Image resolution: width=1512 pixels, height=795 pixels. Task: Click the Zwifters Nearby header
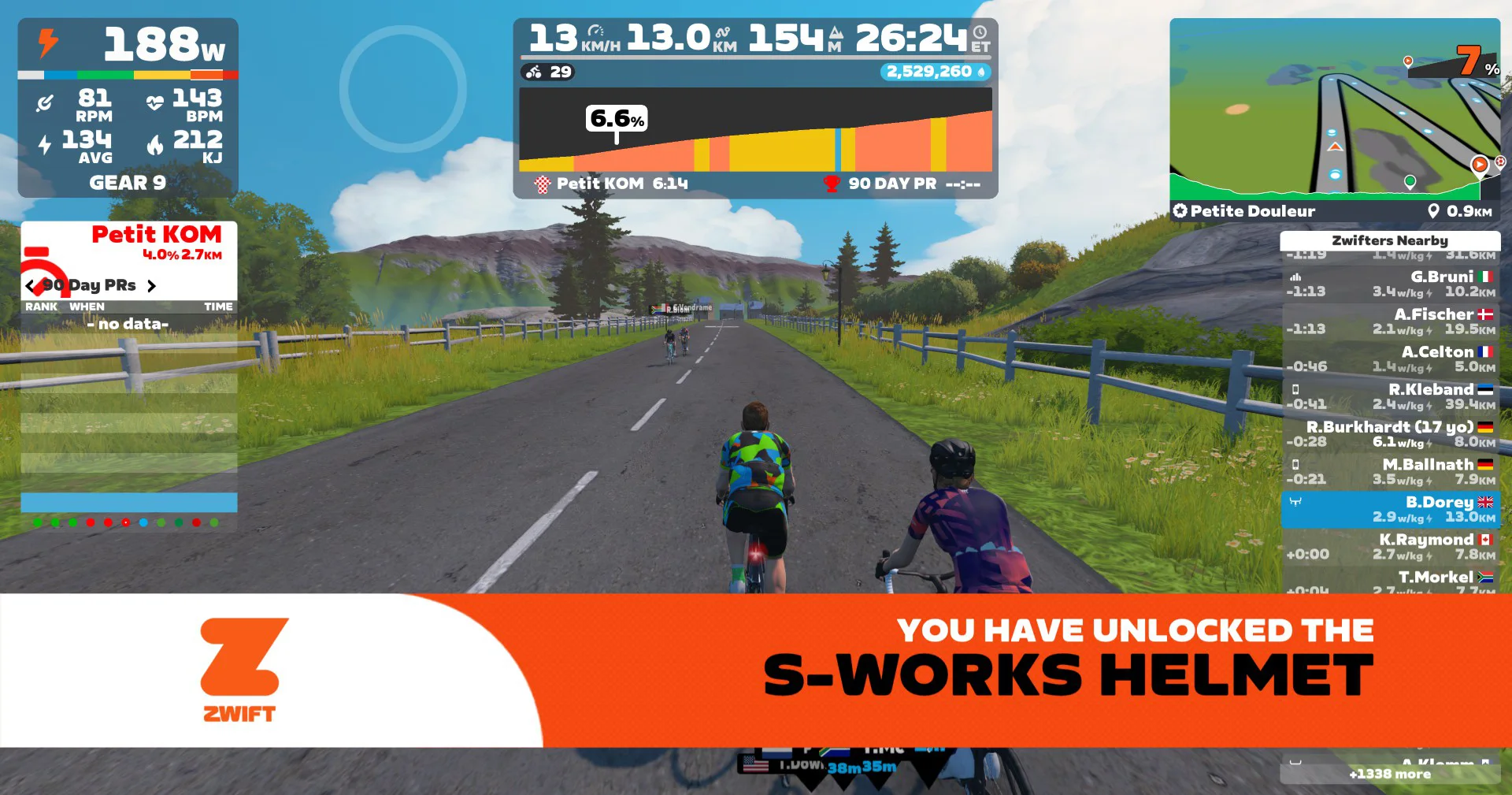[1389, 240]
